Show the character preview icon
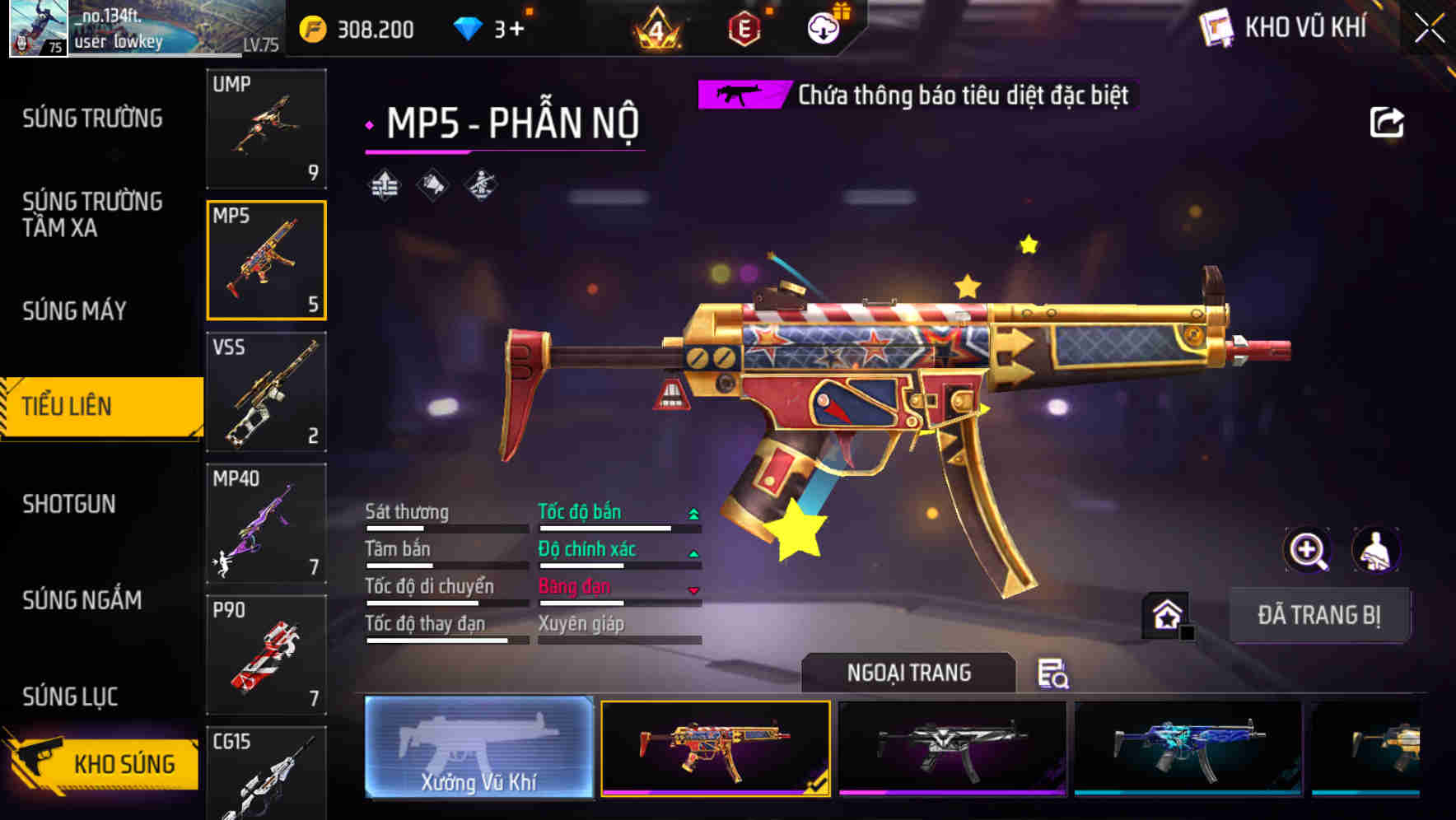This screenshot has width=1456, height=820. (x=1376, y=550)
